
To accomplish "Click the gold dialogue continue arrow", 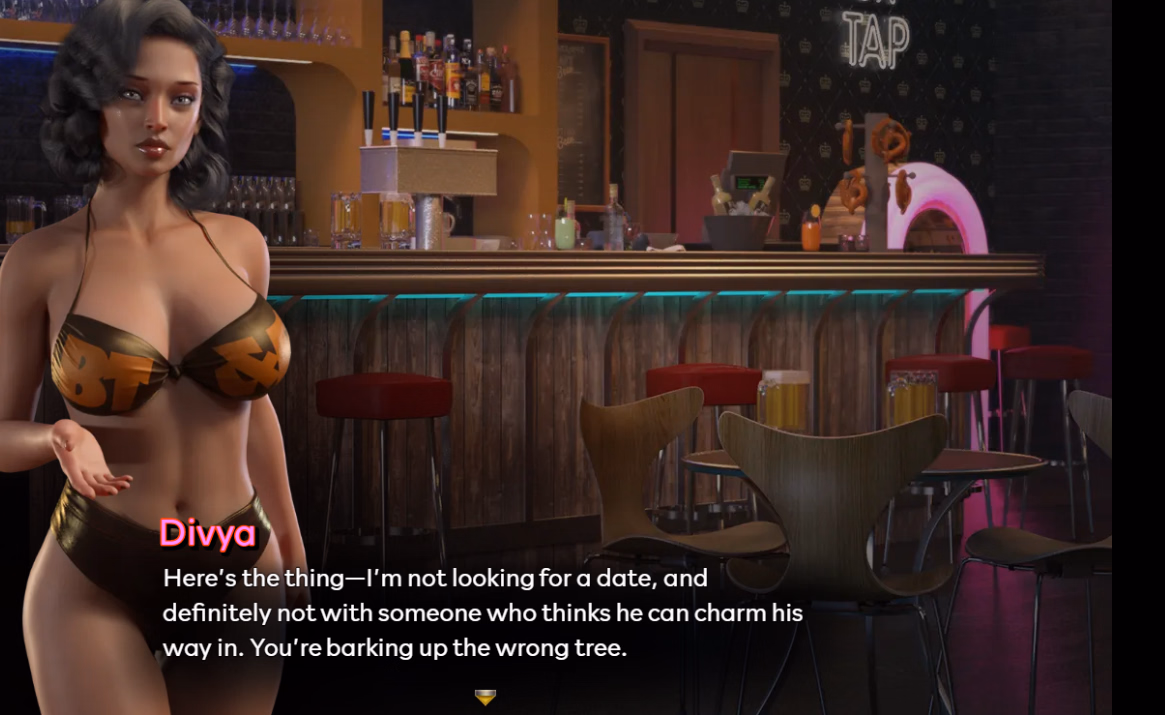I will 485,697.
